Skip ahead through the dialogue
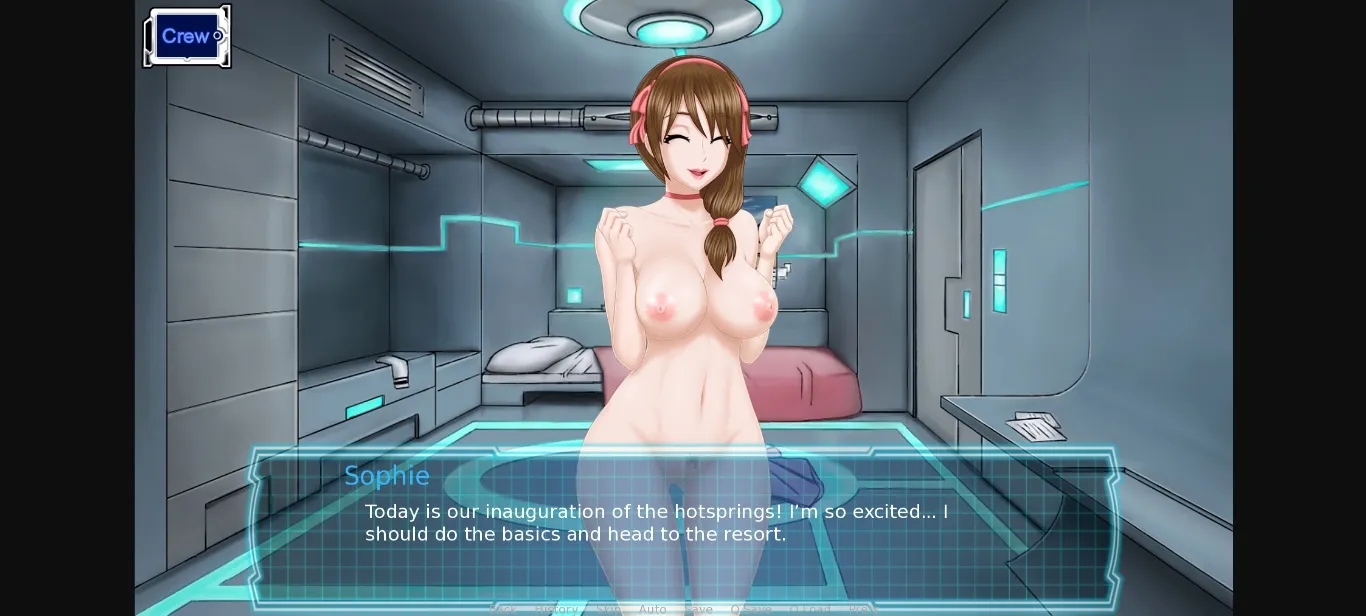This screenshot has height=616, width=1366. (x=608, y=609)
